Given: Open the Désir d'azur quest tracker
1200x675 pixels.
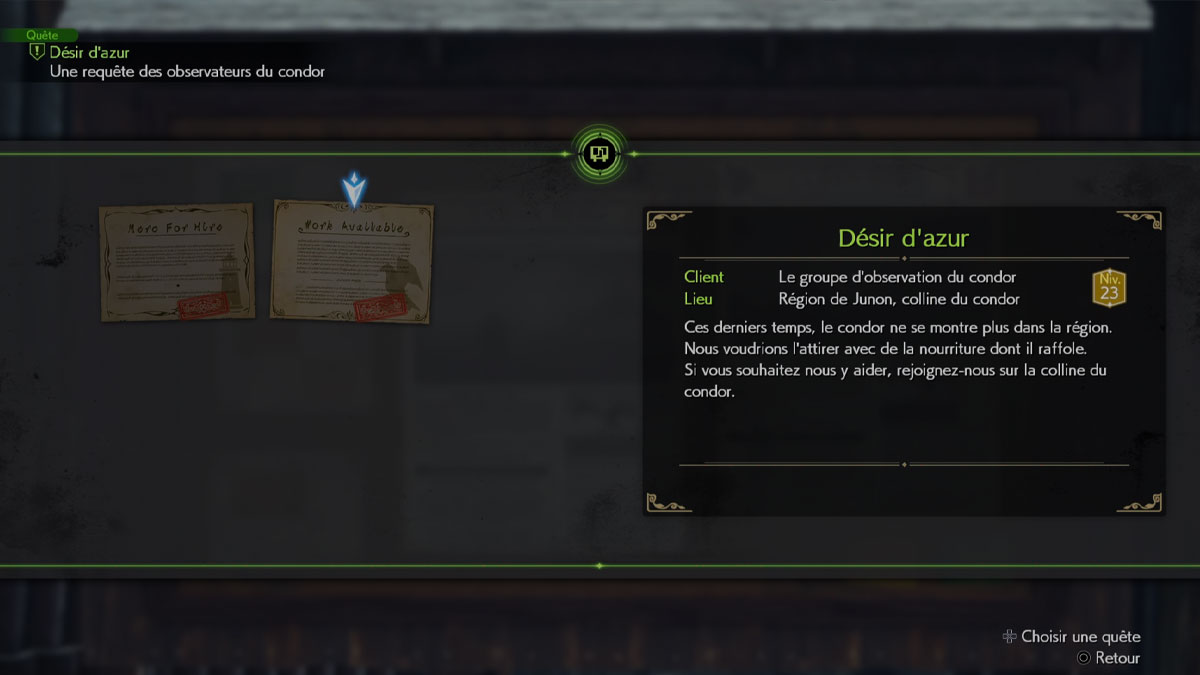Looking at the screenshot, I should (x=90, y=52).
